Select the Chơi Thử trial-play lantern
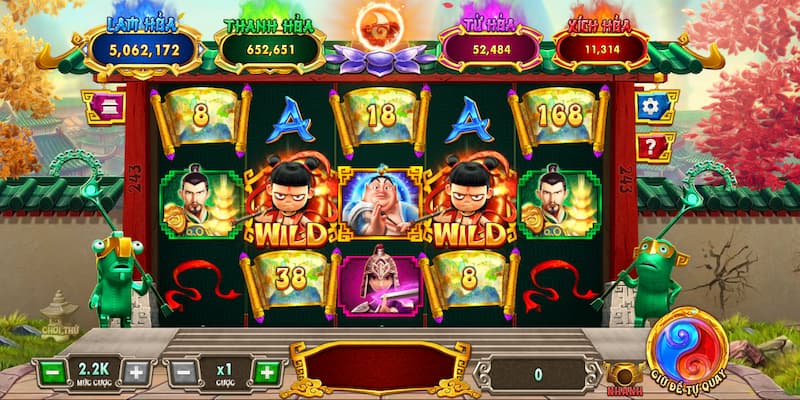The width and height of the screenshot is (800, 400). tap(58, 317)
